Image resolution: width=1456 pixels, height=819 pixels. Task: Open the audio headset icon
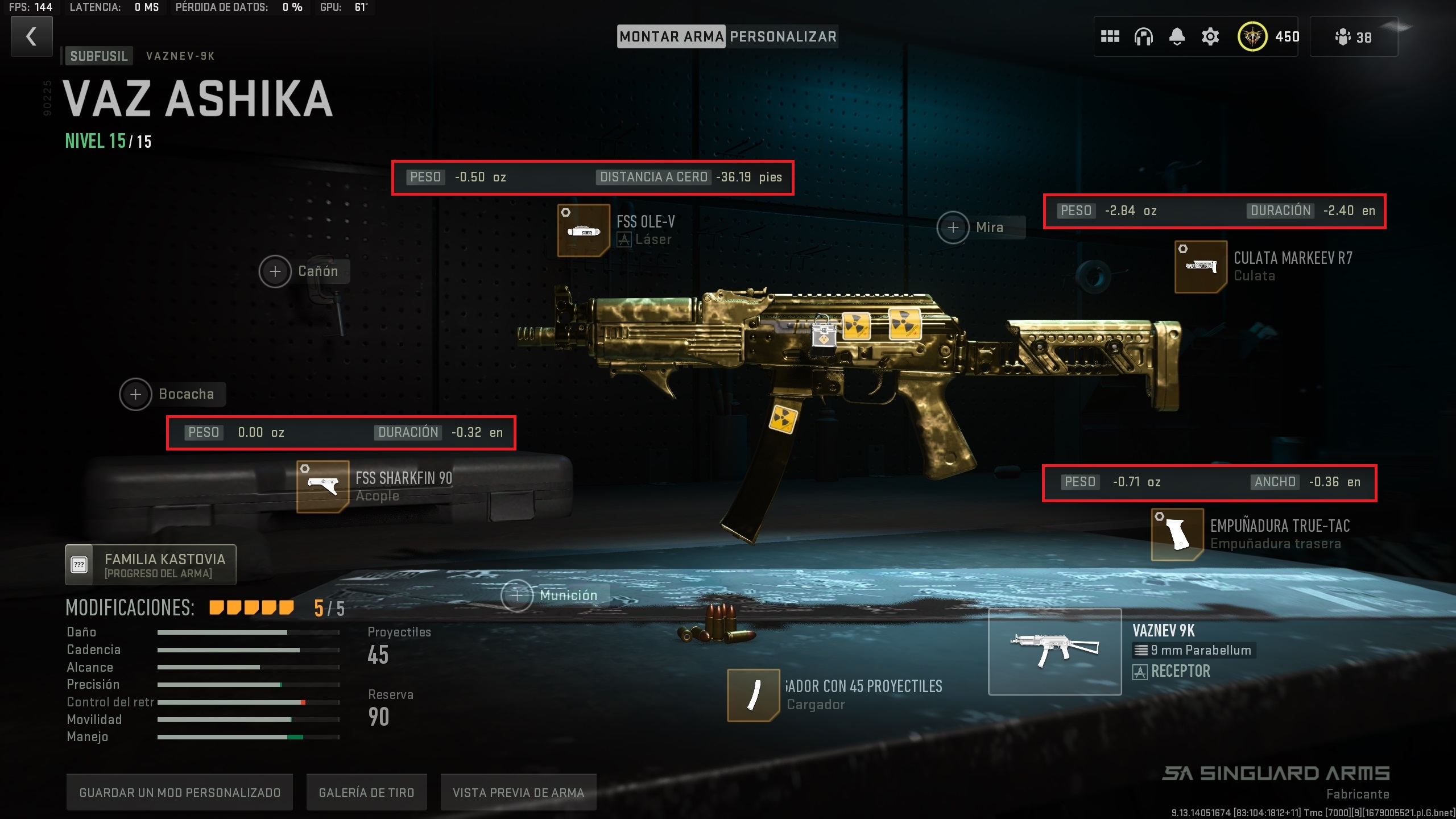pos(1144,36)
